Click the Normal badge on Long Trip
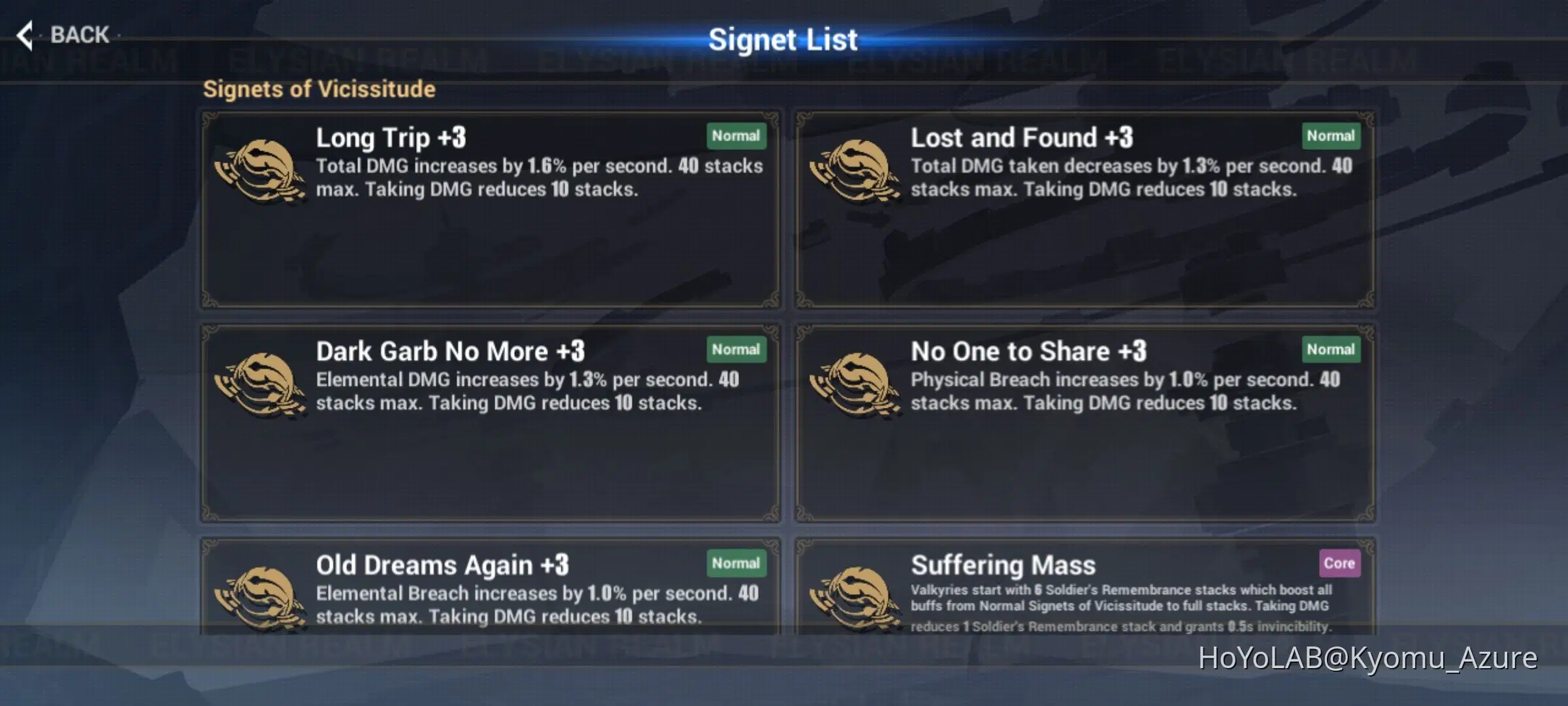The width and height of the screenshot is (1568, 706). (736, 136)
